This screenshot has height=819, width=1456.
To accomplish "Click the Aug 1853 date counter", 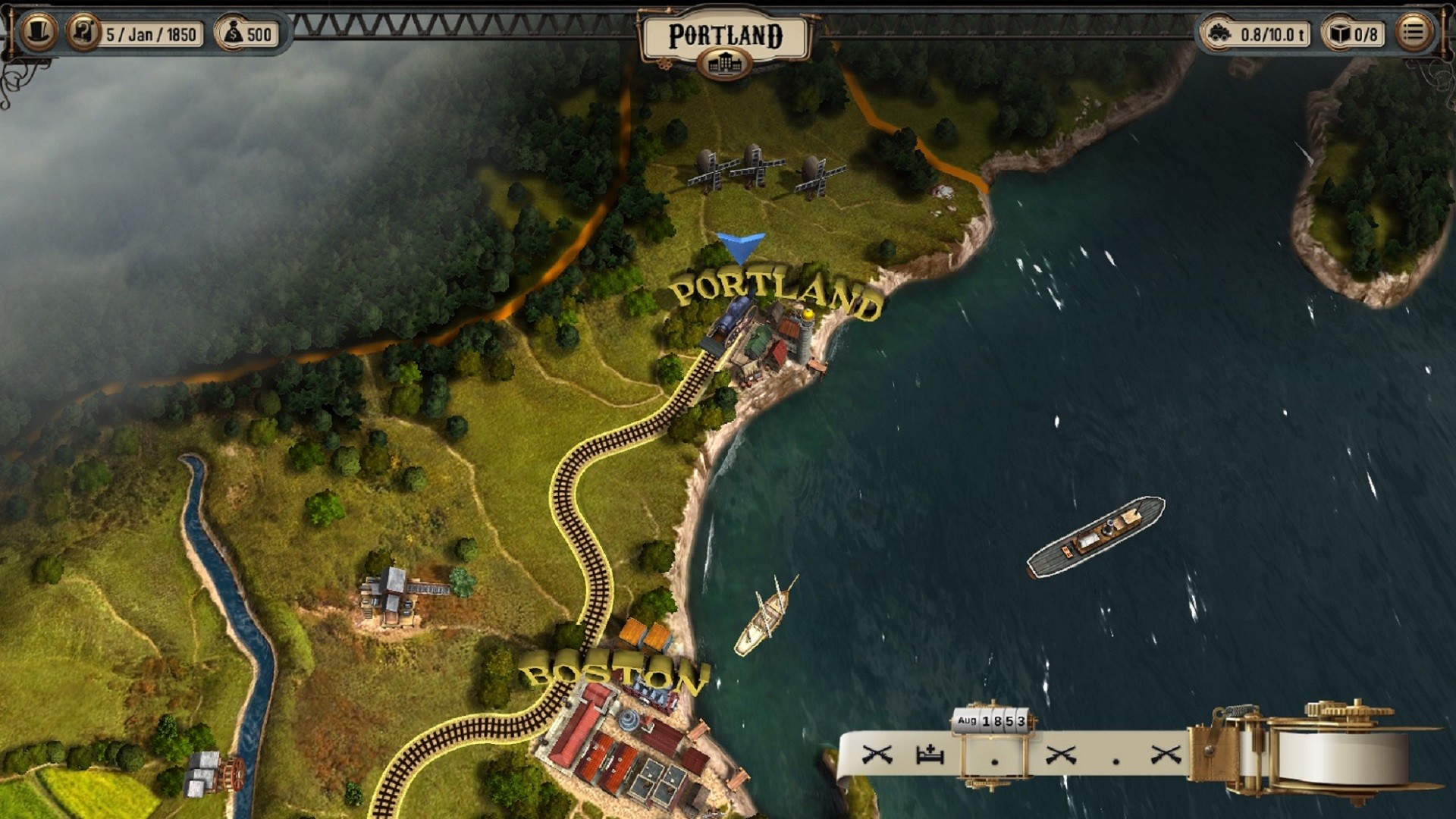I will pyautogui.click(x=992, y=720).
